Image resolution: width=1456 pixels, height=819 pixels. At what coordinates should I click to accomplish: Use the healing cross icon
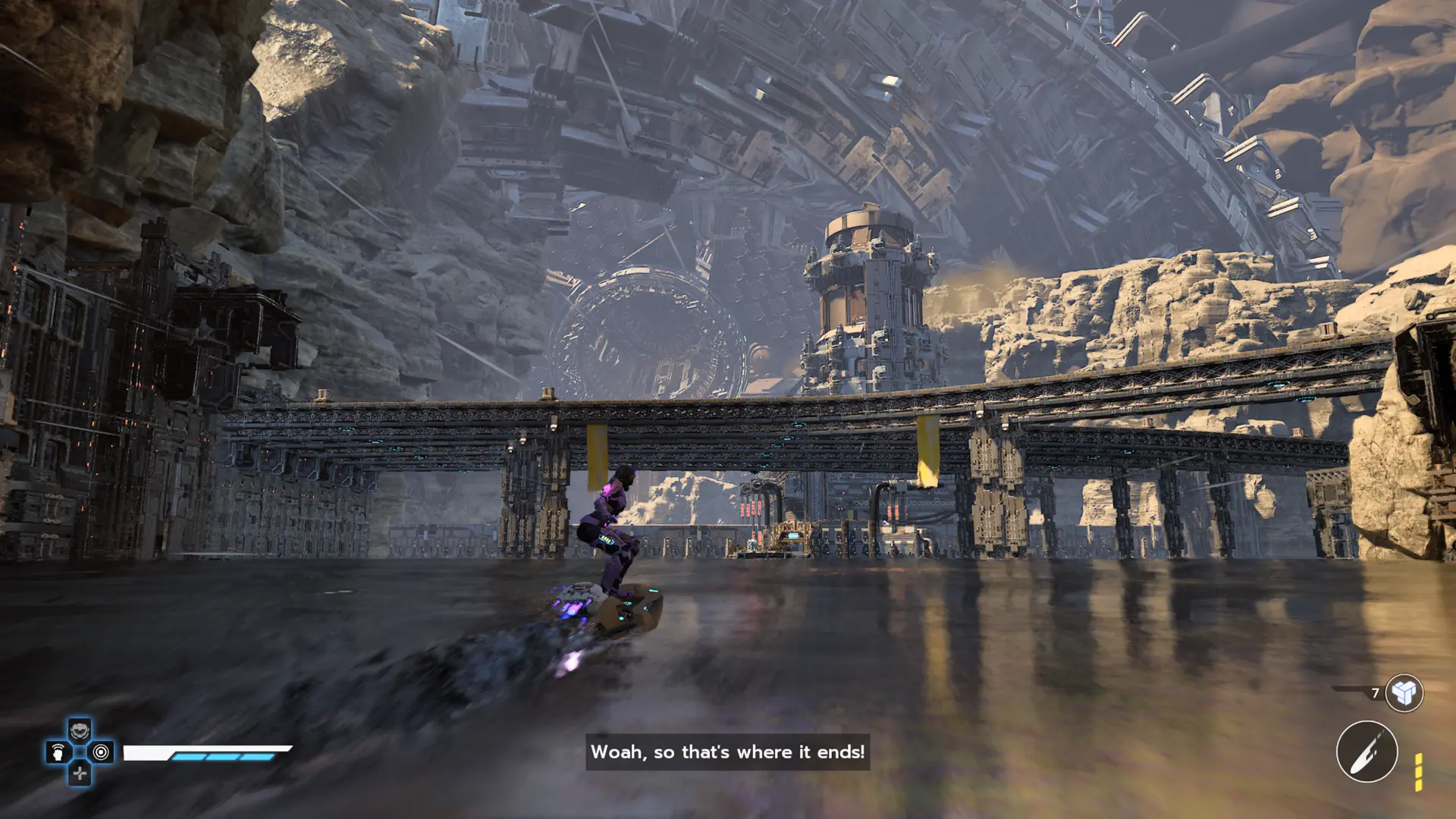pyautogui.click(x=80, y=773)
